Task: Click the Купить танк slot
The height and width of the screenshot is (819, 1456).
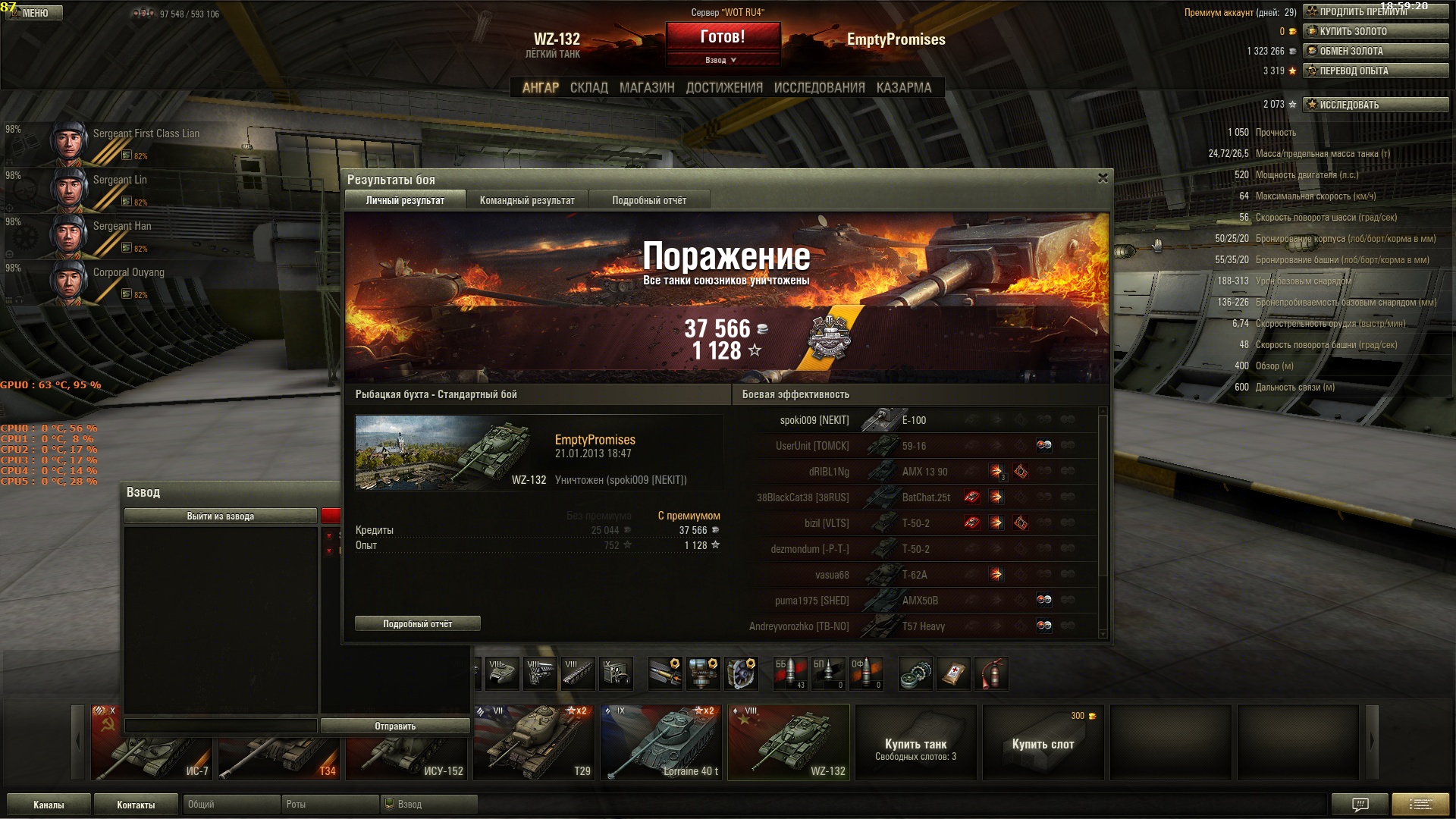Action: pos(915,743)
